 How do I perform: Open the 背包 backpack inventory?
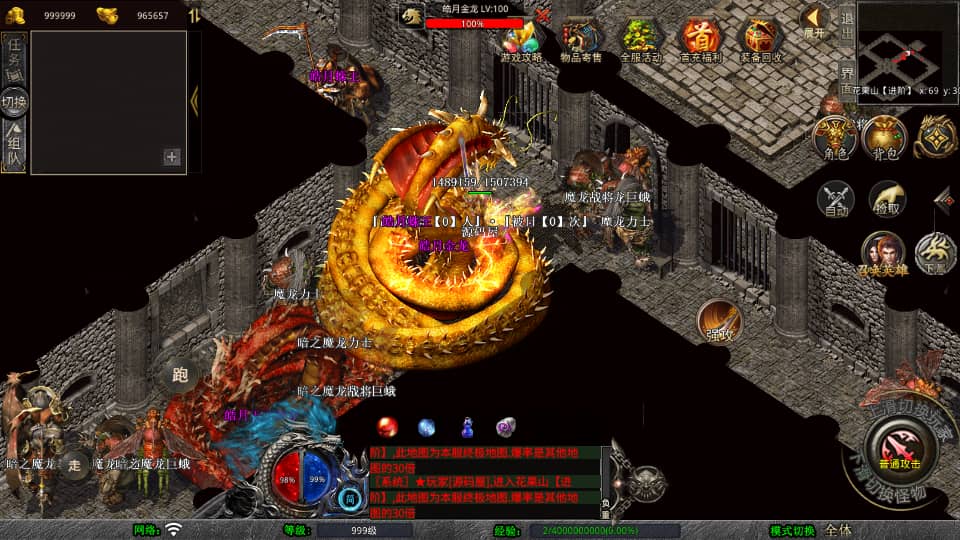(x=884, y=138)
